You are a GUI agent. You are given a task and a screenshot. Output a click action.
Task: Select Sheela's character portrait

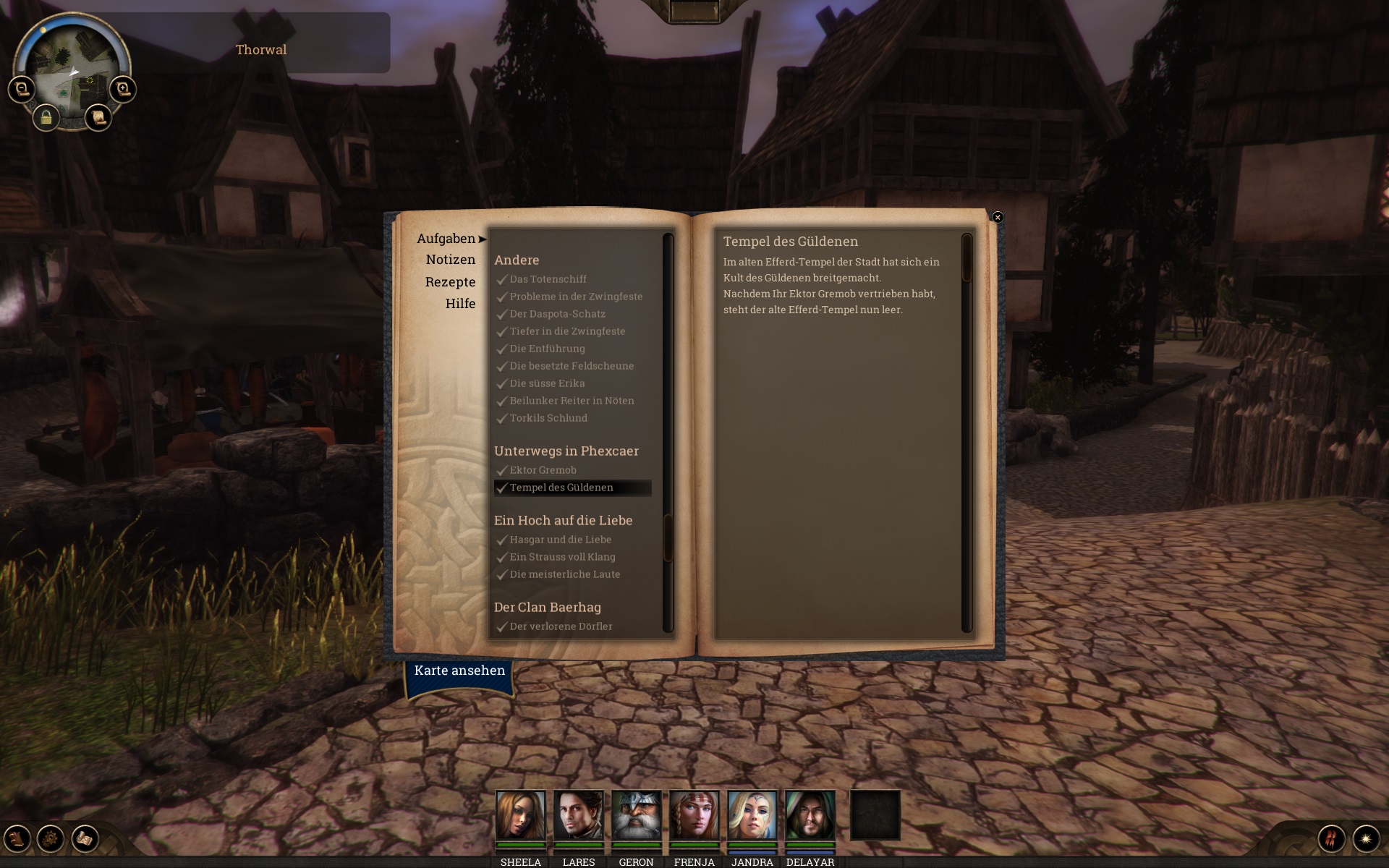point(520,814)
